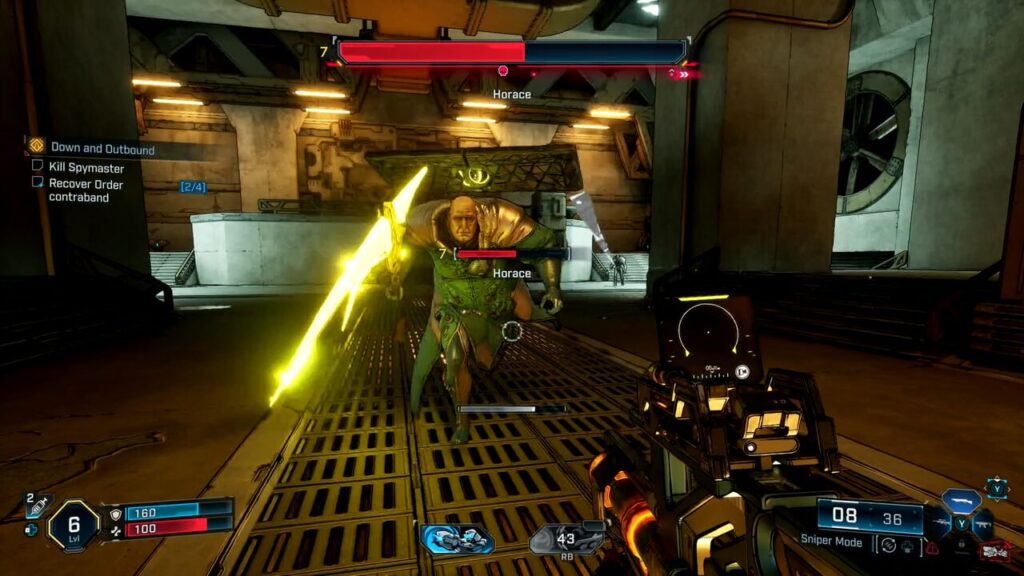Screen dimensions: 1024x576
Task: Open the level 6 character badge
Action: pyautogui.click(x=73, y=524)
